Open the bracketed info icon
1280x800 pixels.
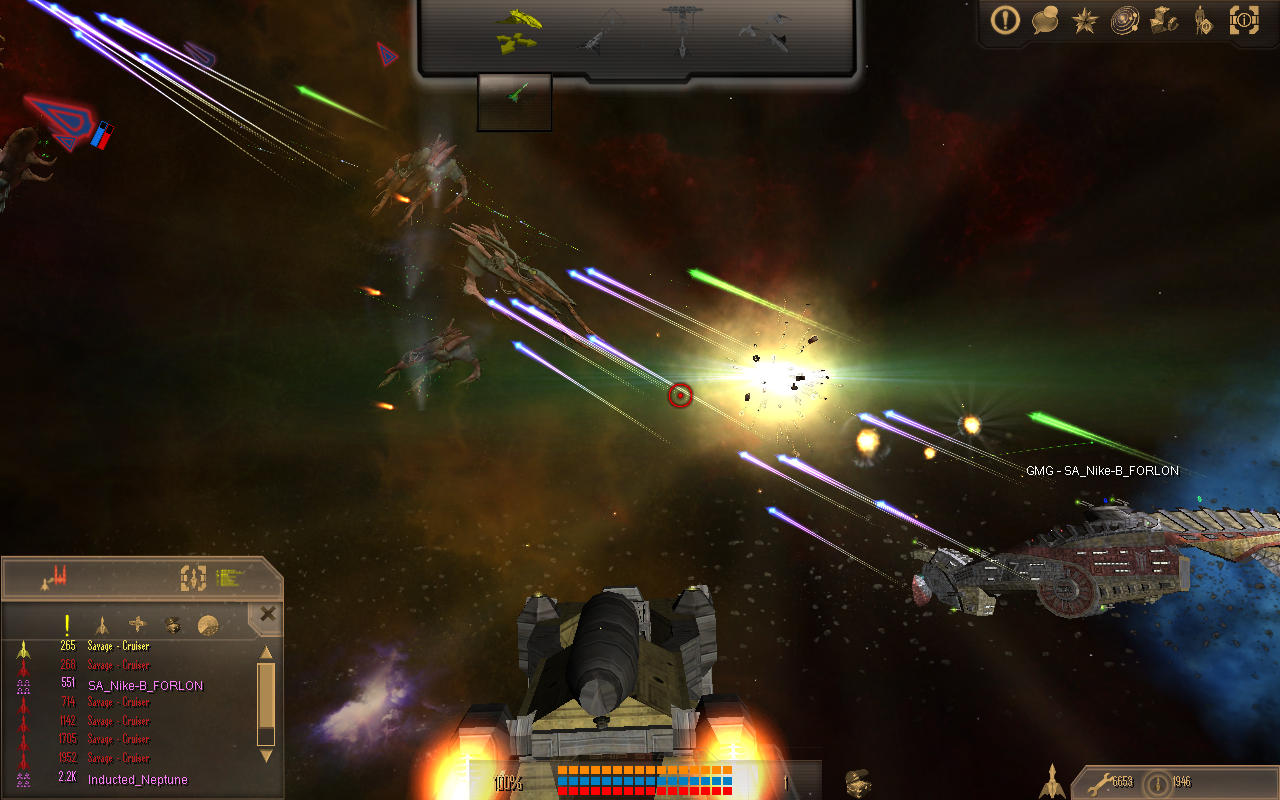coord(1244,20)
